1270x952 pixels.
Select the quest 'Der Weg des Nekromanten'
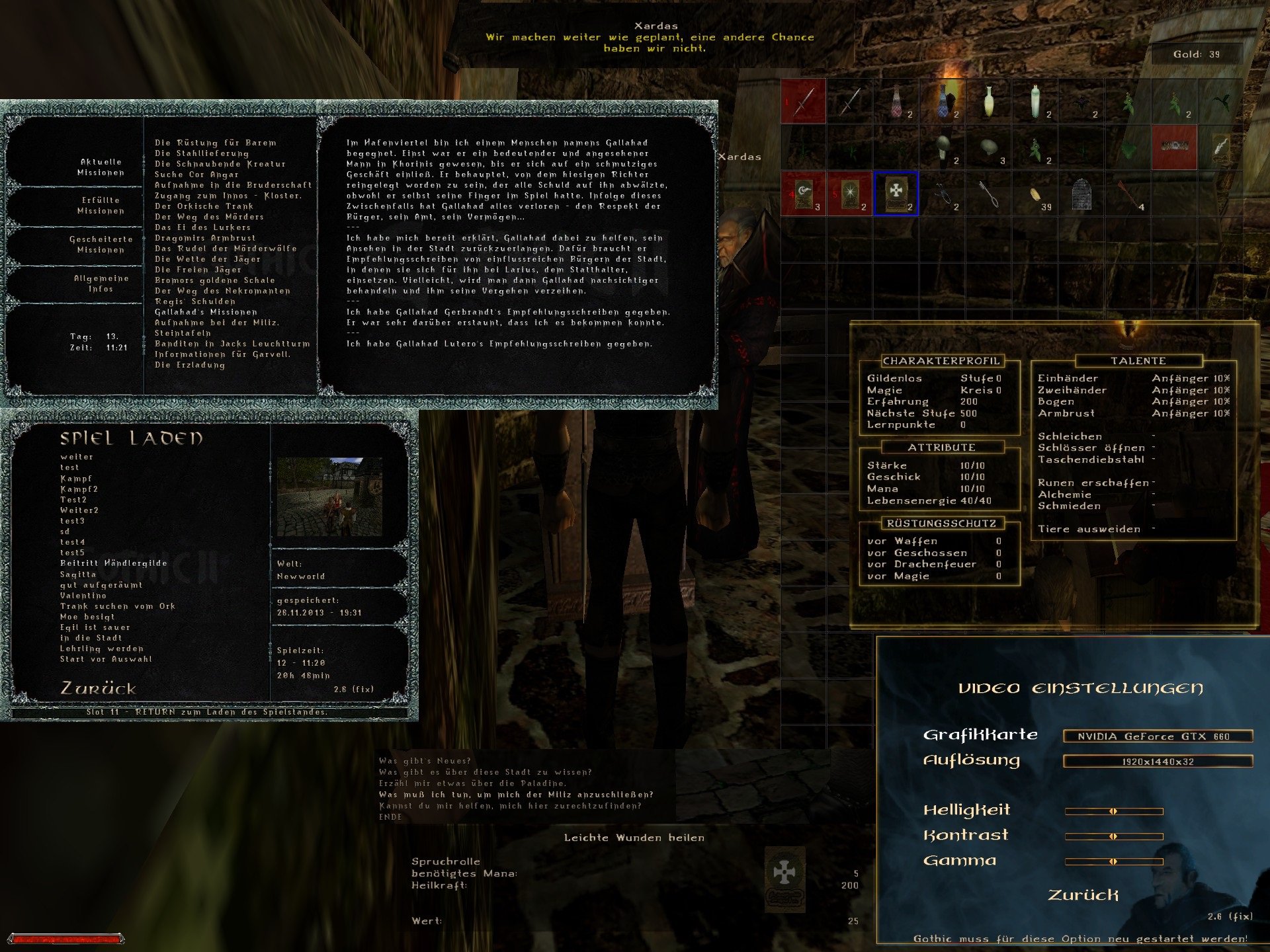pyautogui.click(x=222, y=291)
